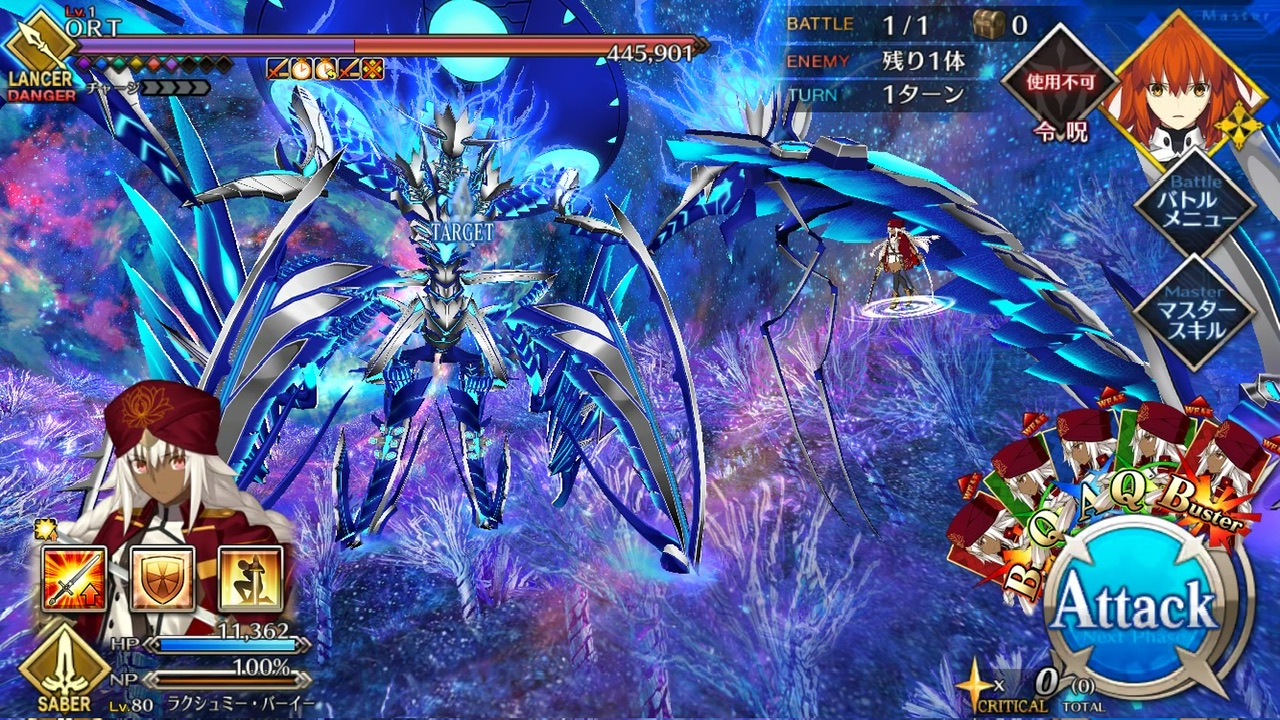This screenshot has width=1280, height=720.
Task: Inspect the enemy status effect icons row
Action: [x=325, y=68]
